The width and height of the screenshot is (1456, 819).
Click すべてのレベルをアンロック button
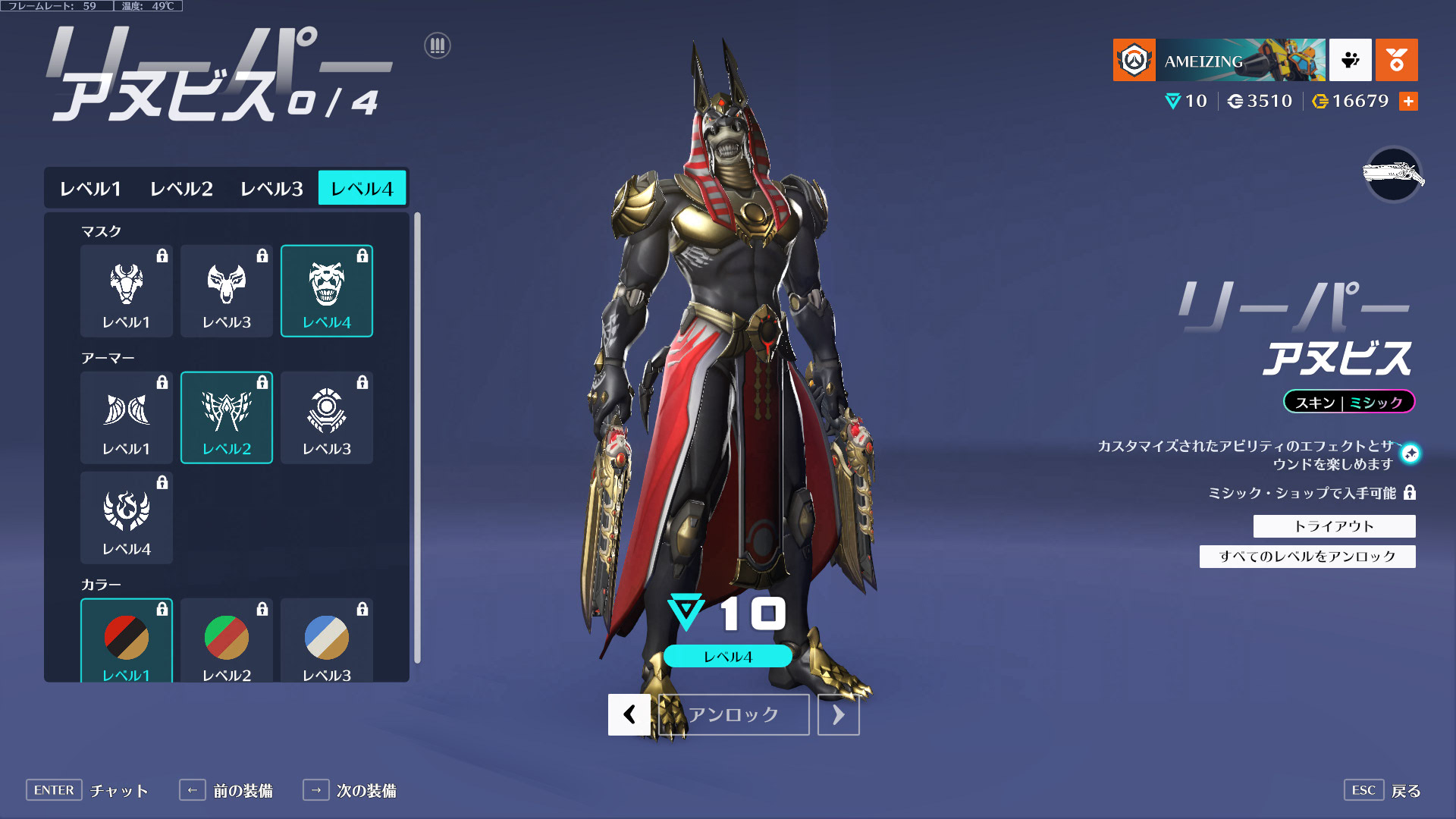pyautogui.click(x=1307, y=557)
